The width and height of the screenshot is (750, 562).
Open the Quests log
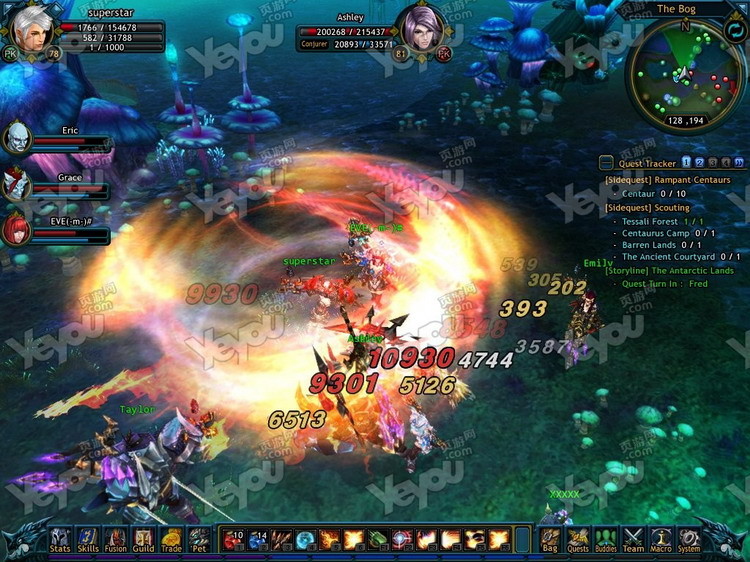[578, 540]
